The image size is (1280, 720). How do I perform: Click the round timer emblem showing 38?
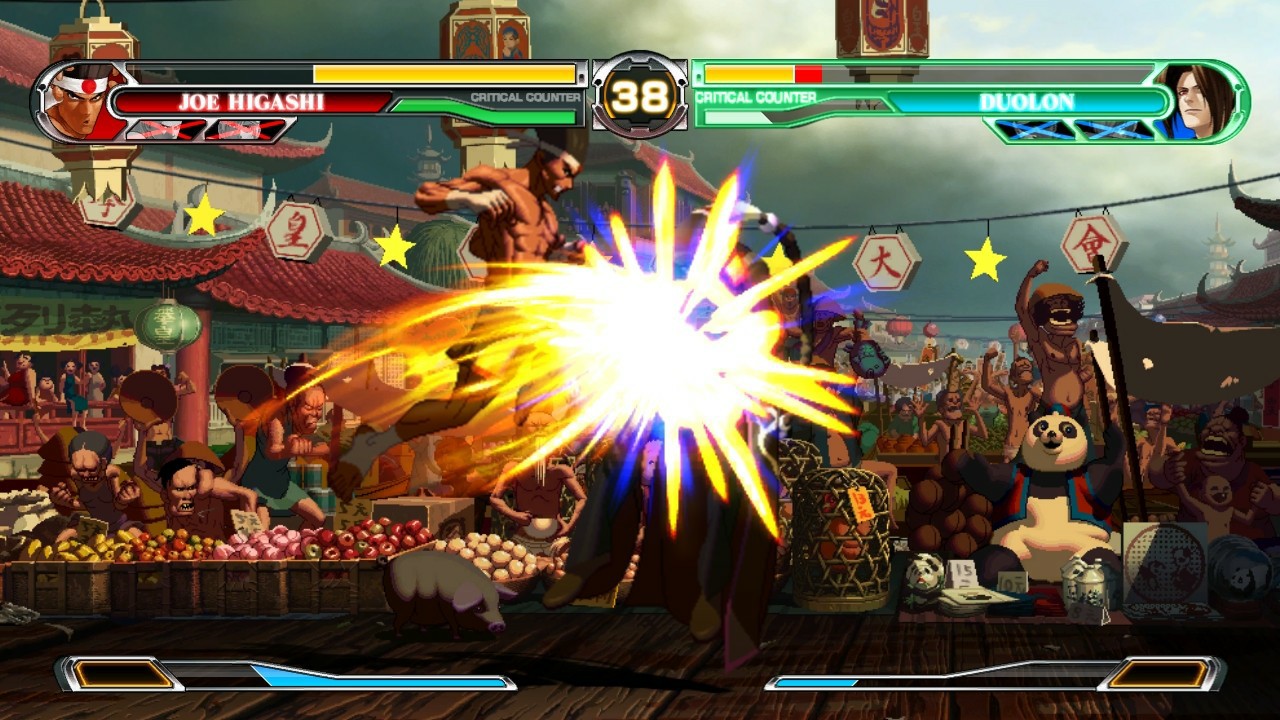[x=641, y=94]
